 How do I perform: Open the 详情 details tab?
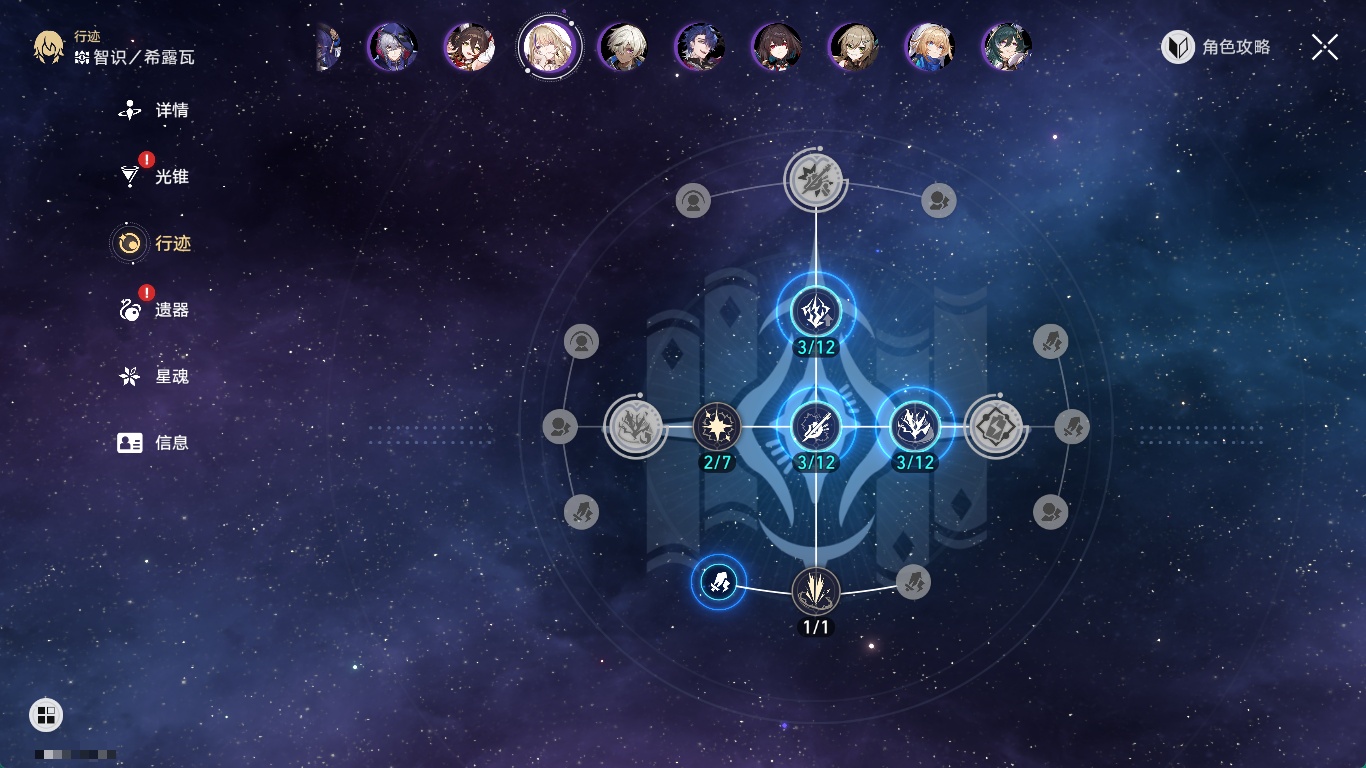pos(154,110)
